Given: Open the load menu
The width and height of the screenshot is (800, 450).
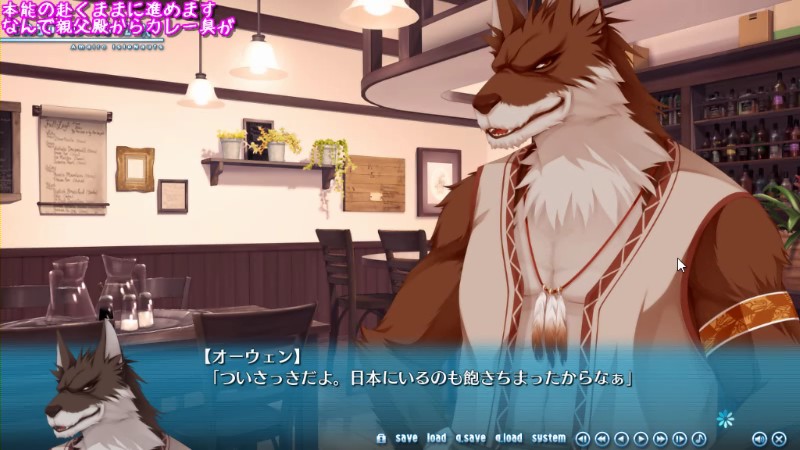Looking at the screenshot, I should tap(436, 438).
